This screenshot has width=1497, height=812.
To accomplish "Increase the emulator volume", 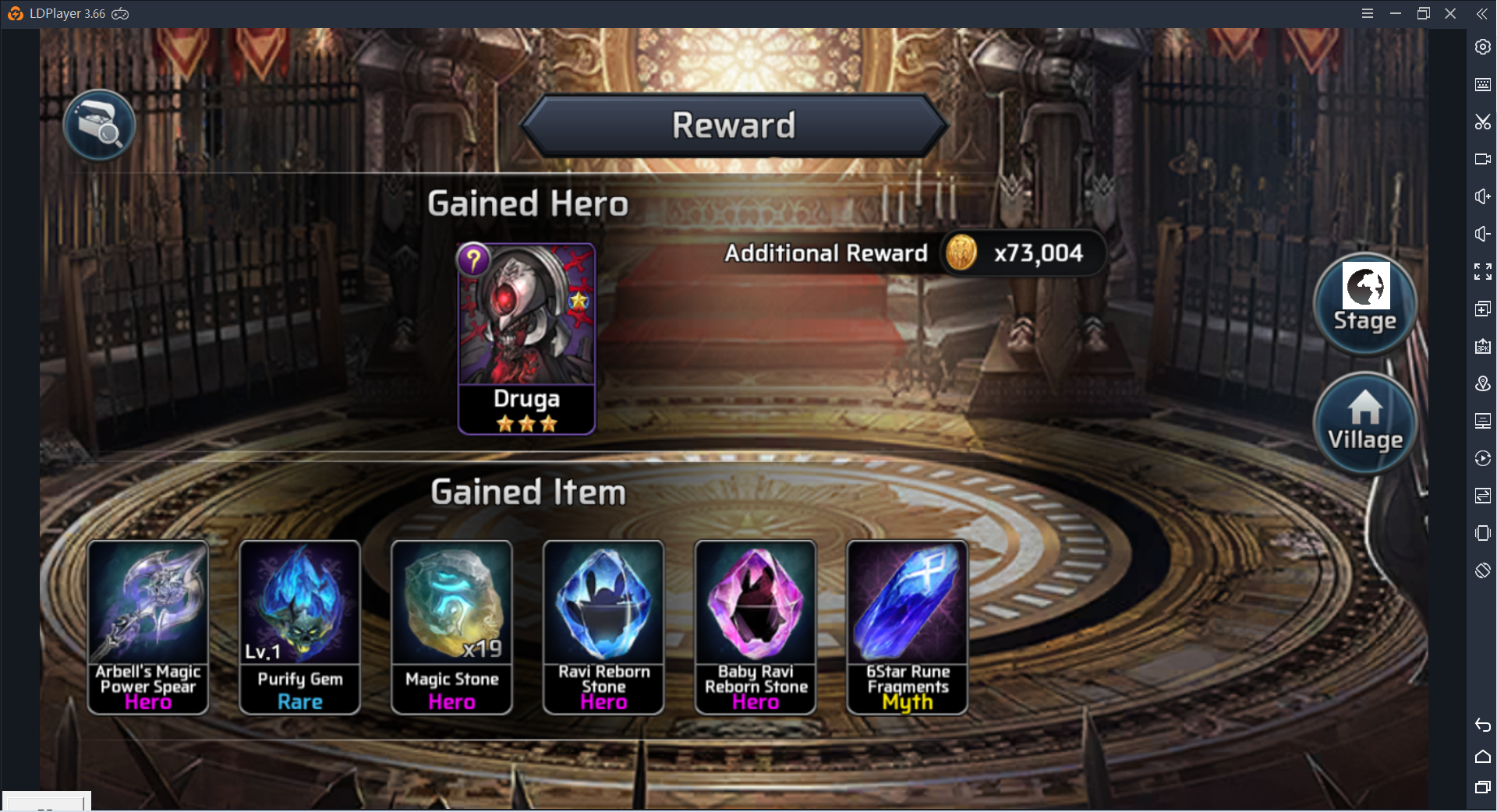I will 1482,196.
